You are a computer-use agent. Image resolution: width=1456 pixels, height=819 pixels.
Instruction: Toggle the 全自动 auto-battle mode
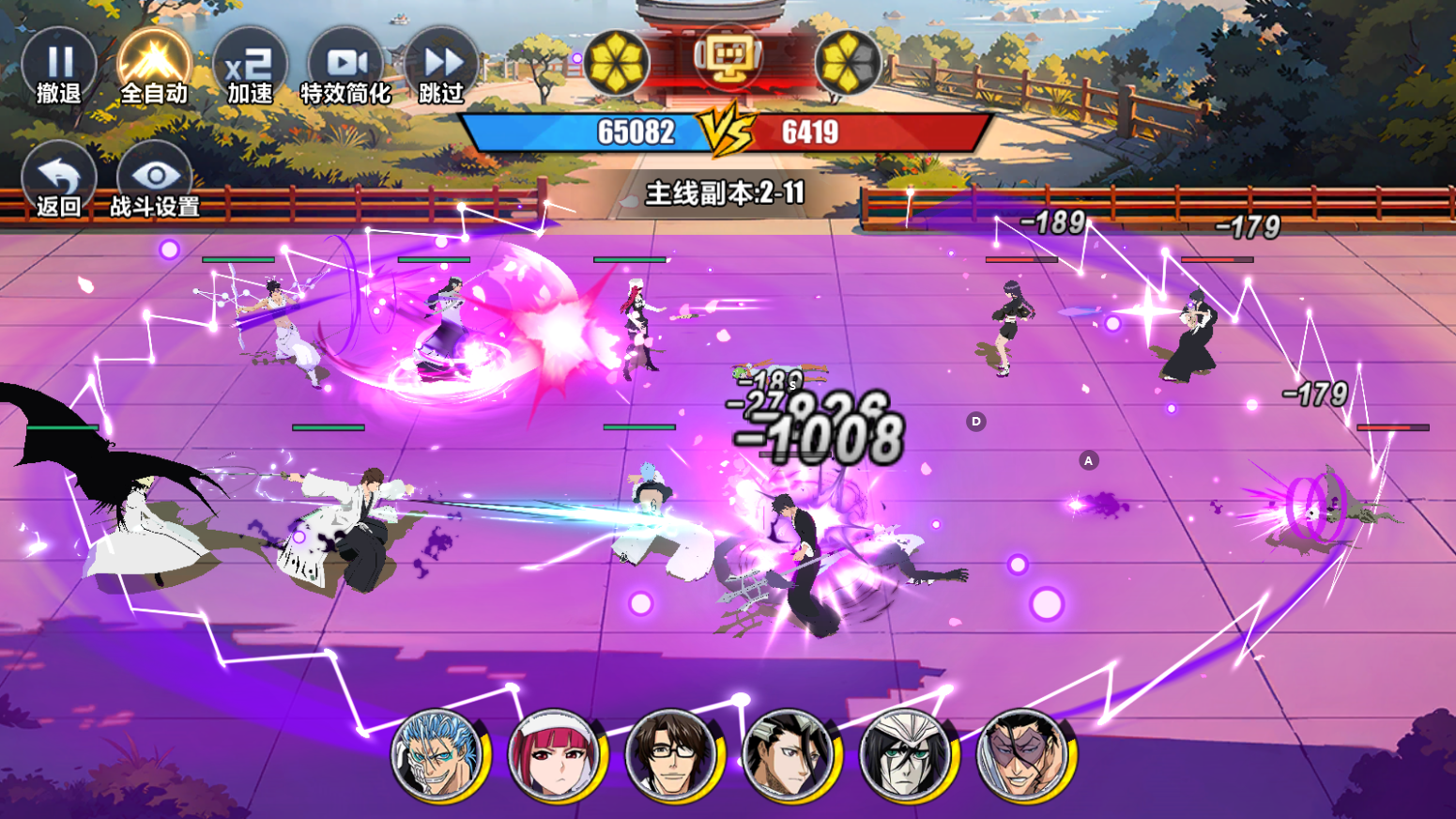(154, 68)
